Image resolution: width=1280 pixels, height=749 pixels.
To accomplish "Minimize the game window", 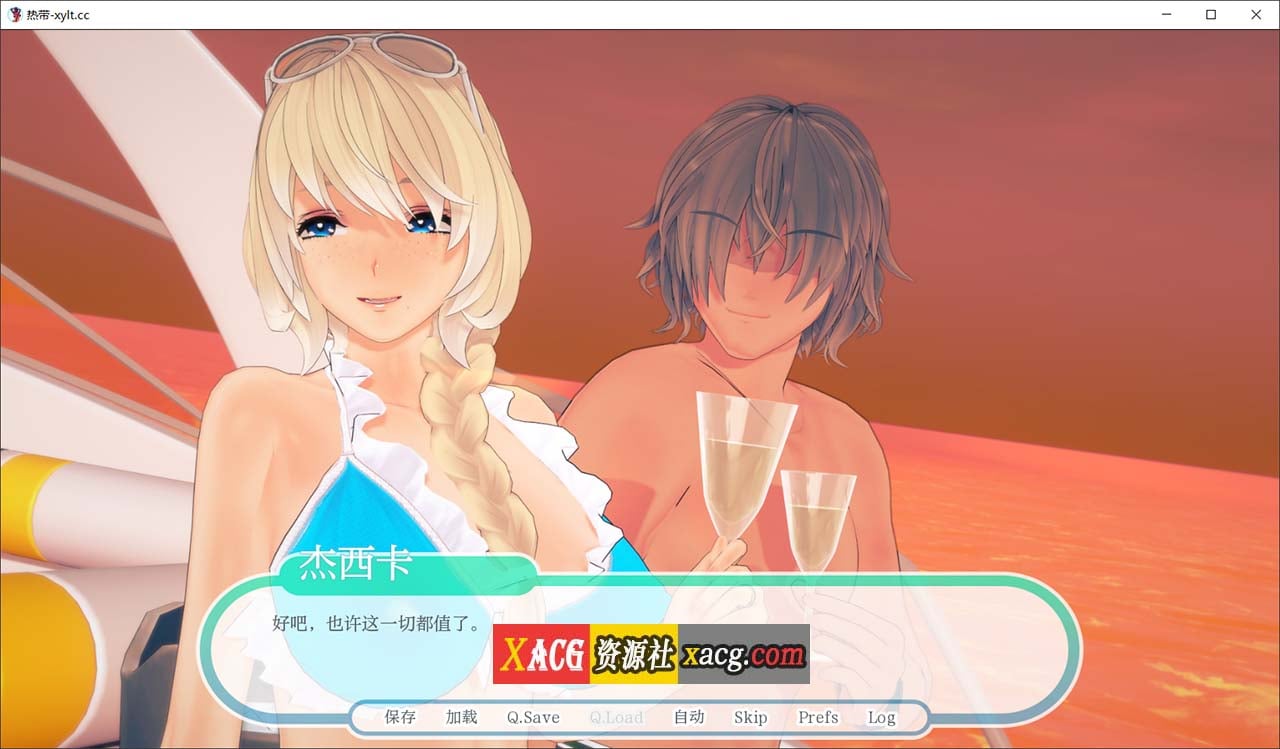I will coord(1166,14).
